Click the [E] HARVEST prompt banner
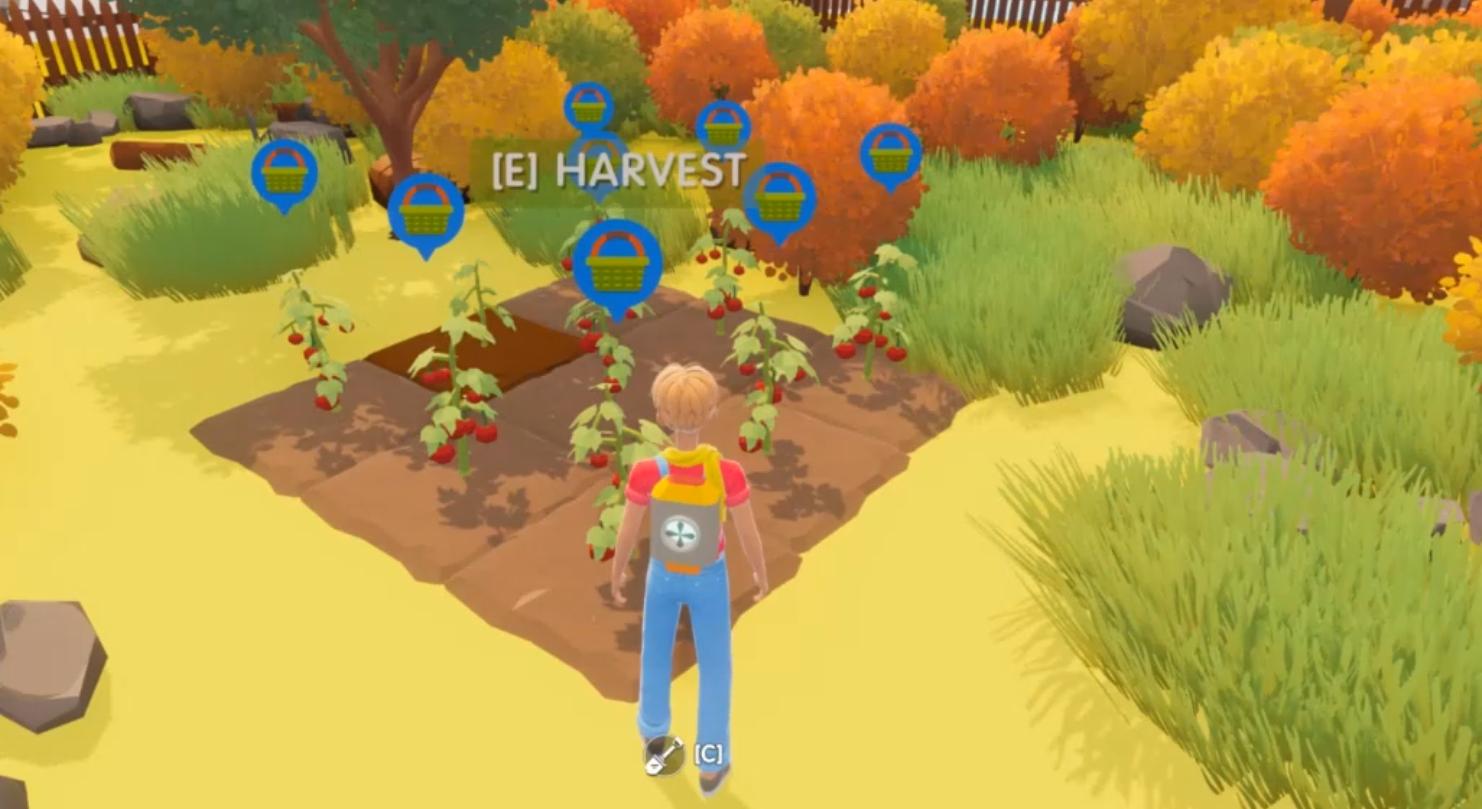The width and height of the screenshot is (1482, 809). point(616,168)
